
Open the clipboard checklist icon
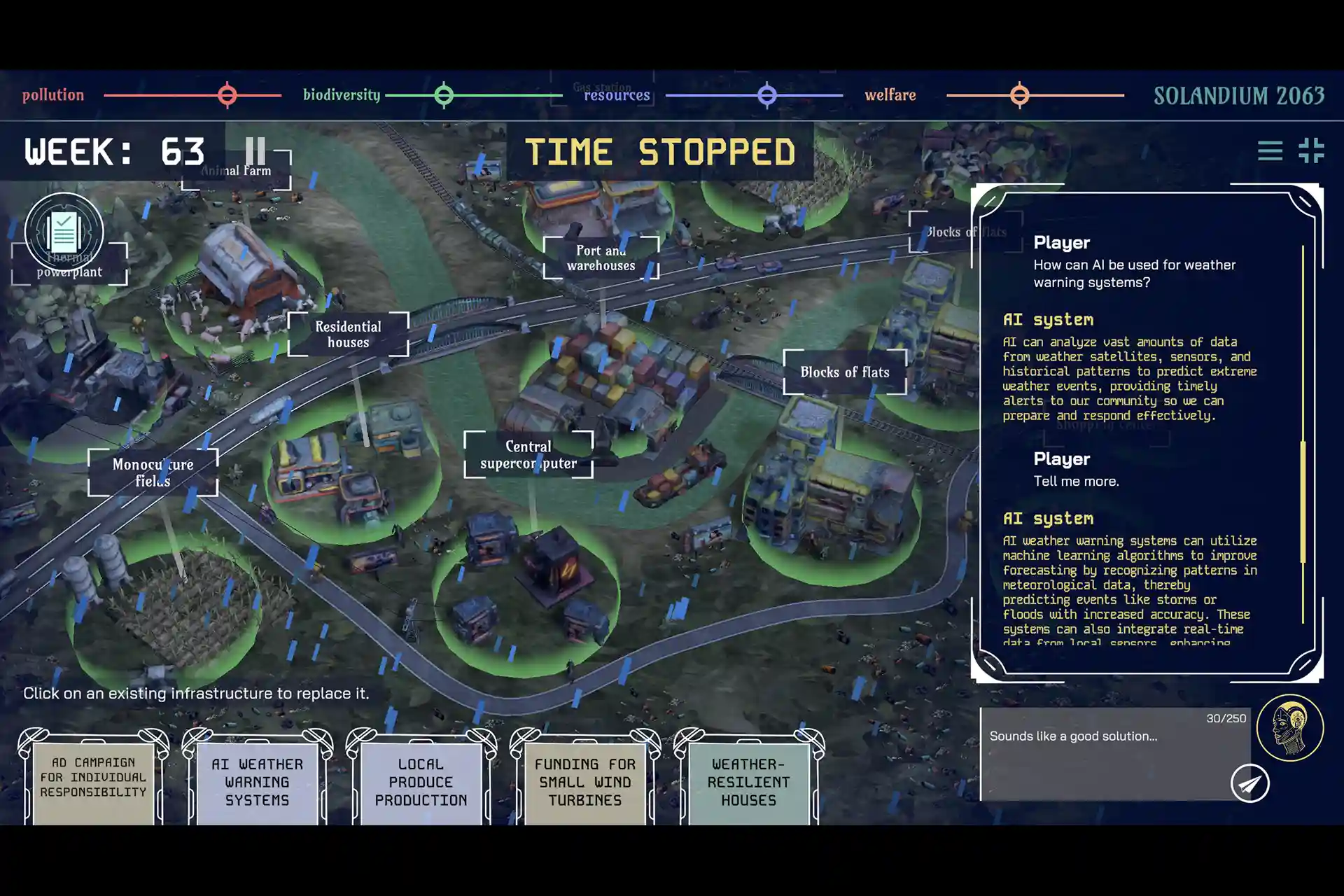click(x=64, y=232)
